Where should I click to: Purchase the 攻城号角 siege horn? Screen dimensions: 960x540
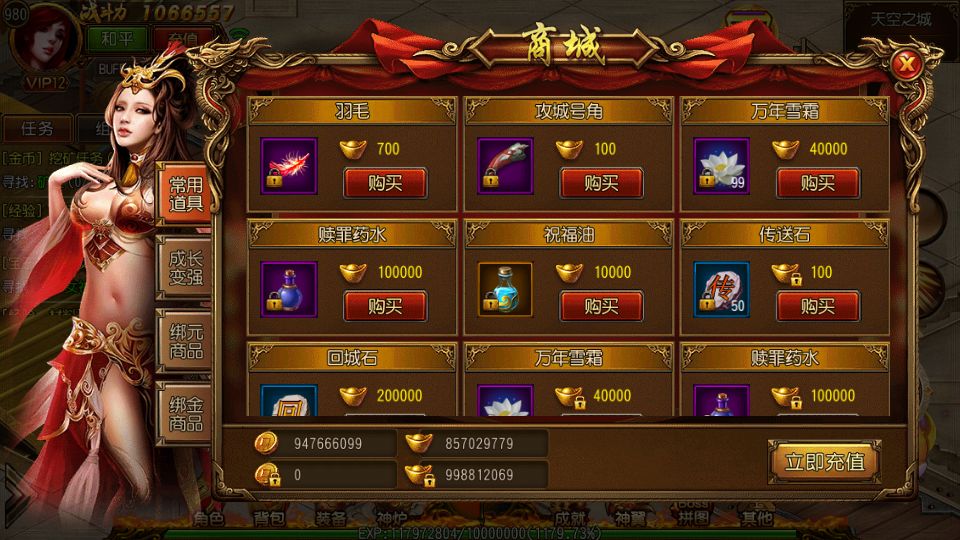(601, 183)
